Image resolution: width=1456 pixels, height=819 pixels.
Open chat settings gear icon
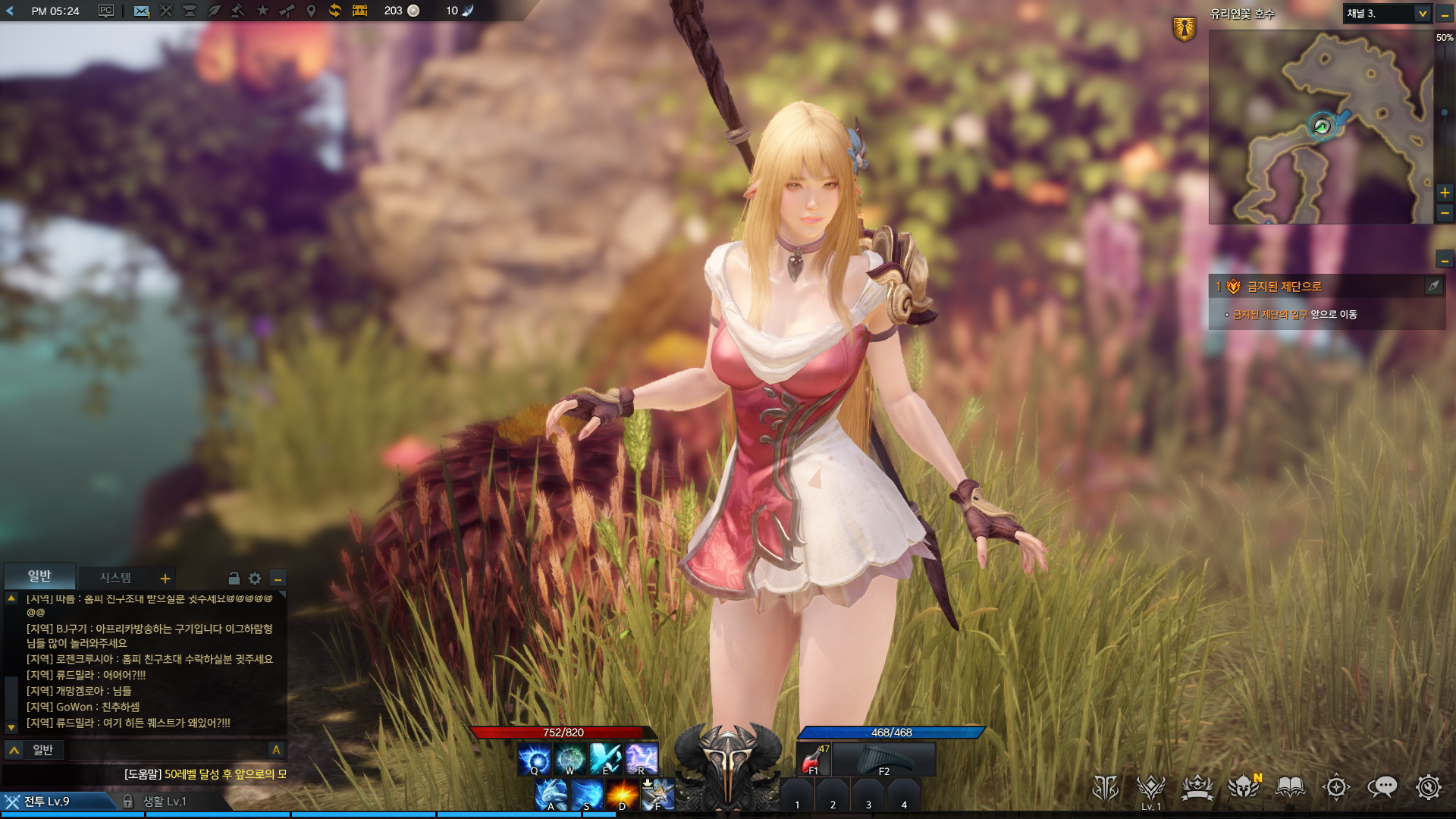[255, 579]
